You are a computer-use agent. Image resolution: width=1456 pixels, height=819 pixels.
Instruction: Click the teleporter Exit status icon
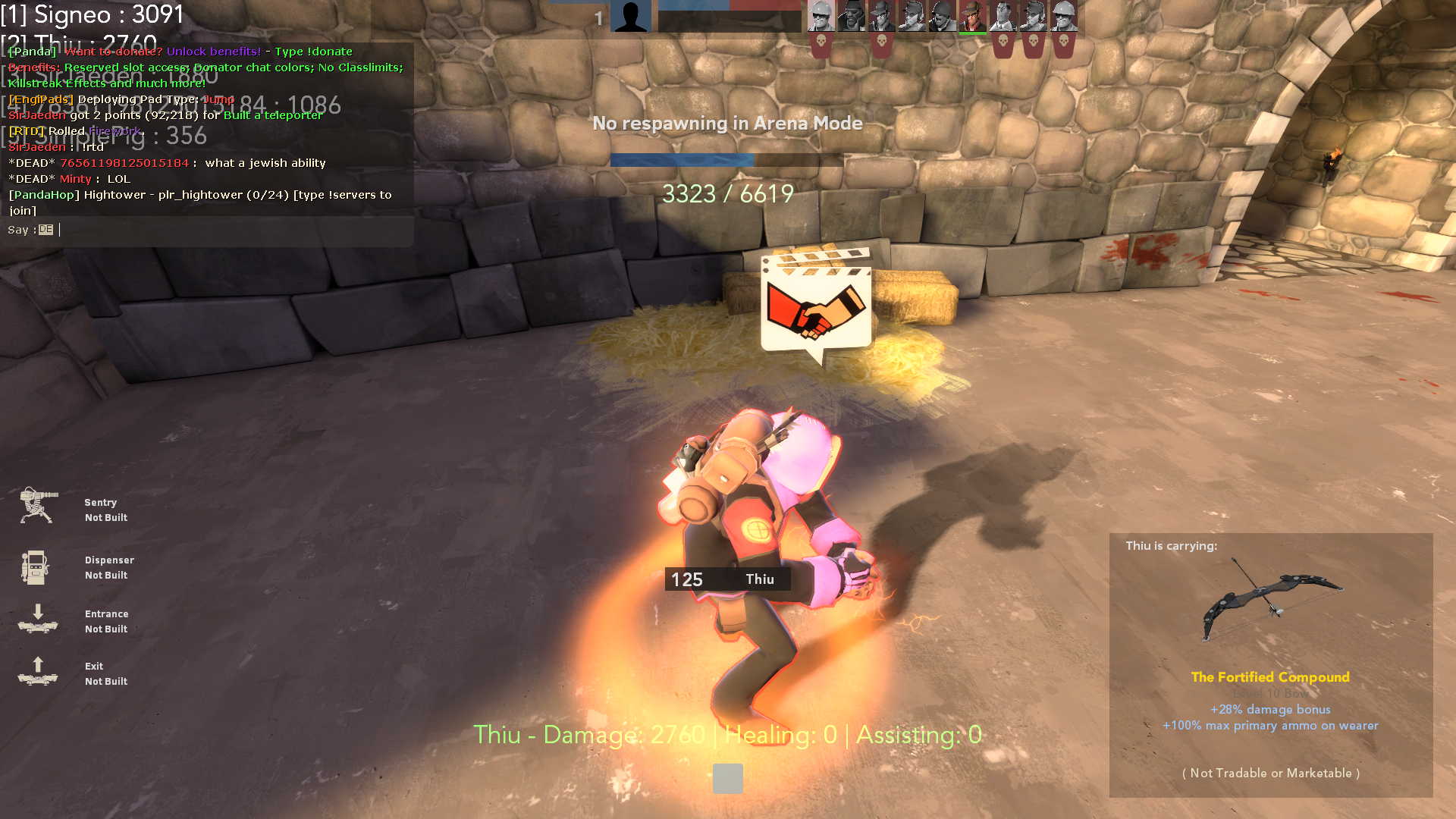(x=38, y=671)
